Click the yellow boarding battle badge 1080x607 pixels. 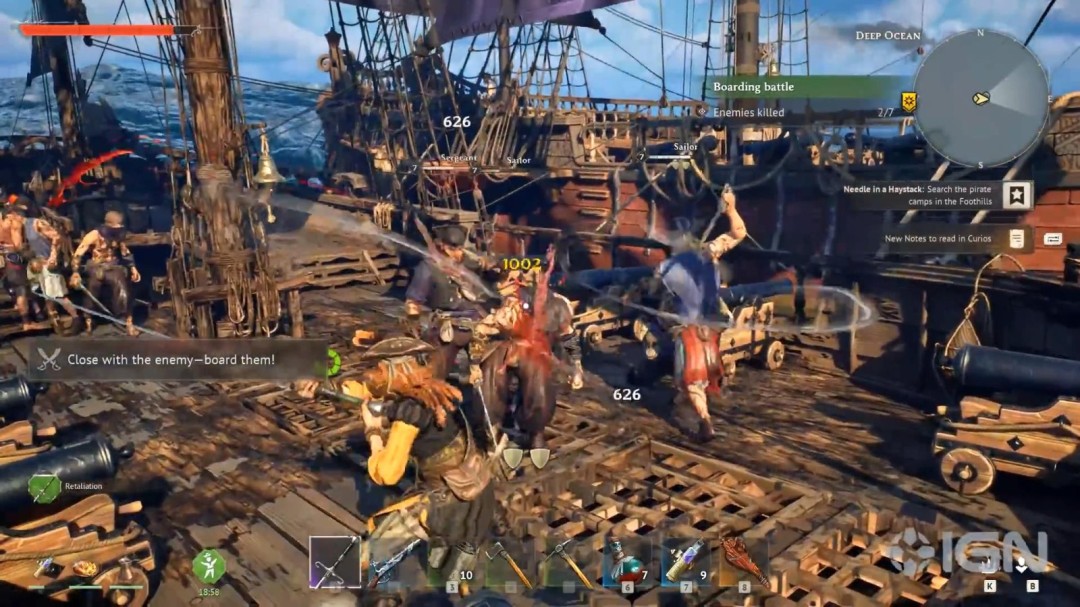[x=909, y=100]
